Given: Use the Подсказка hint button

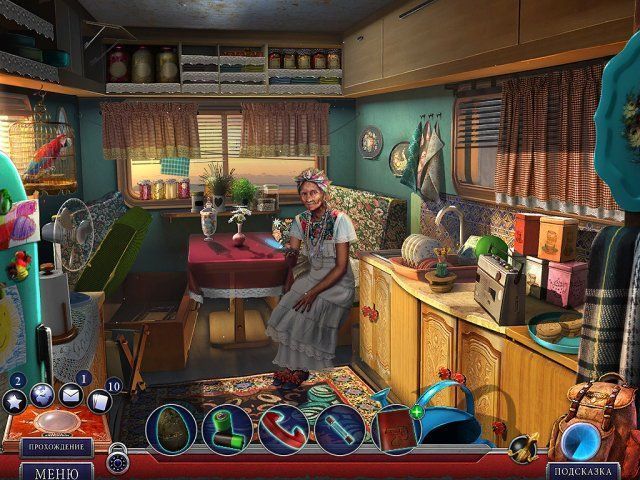Looking at the screenshot, I should (x=581, y=471).
